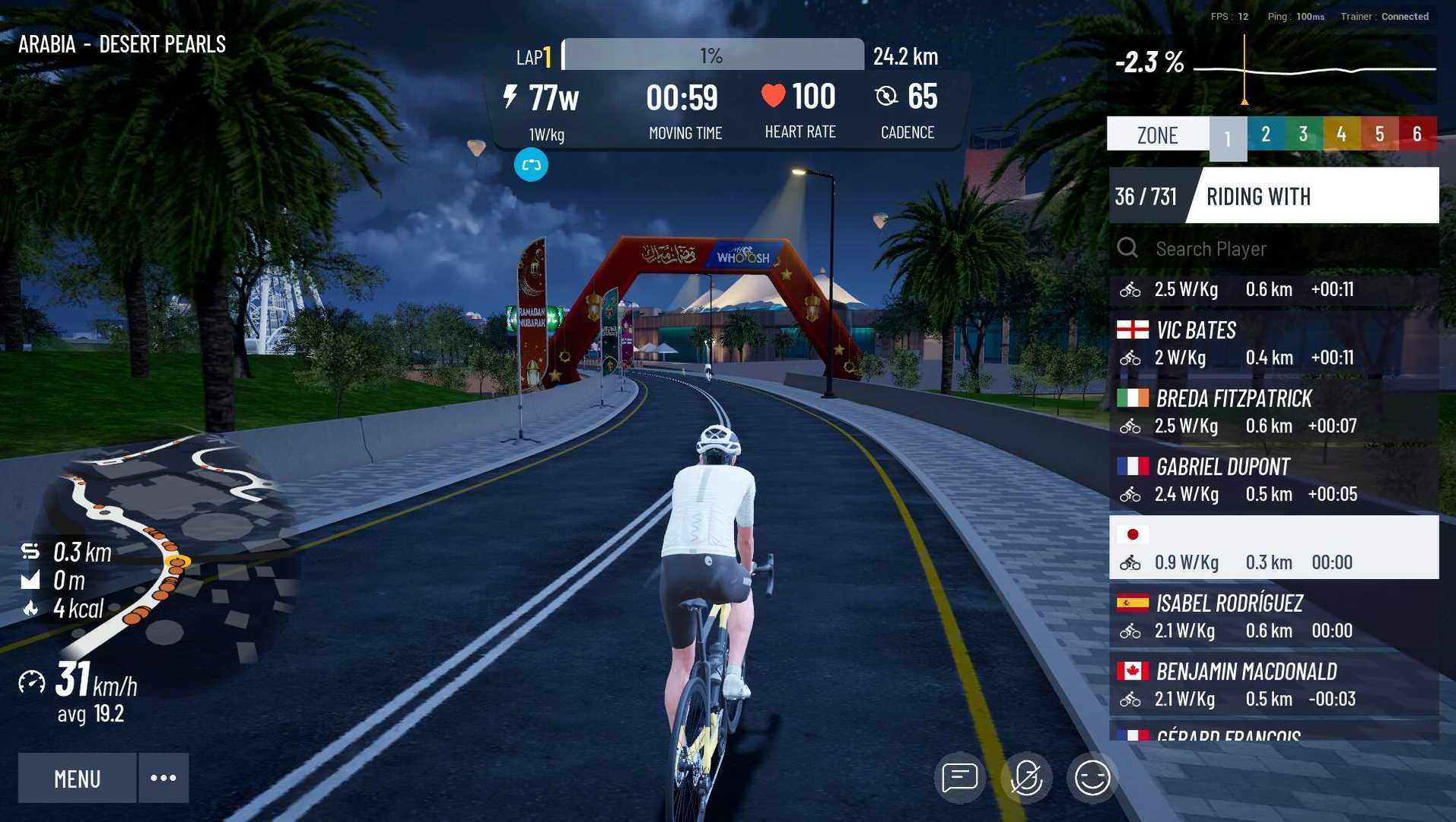Select rider Breda Fitzpatrick
The image size is (1456, 822).
[x=1273, y=412]
